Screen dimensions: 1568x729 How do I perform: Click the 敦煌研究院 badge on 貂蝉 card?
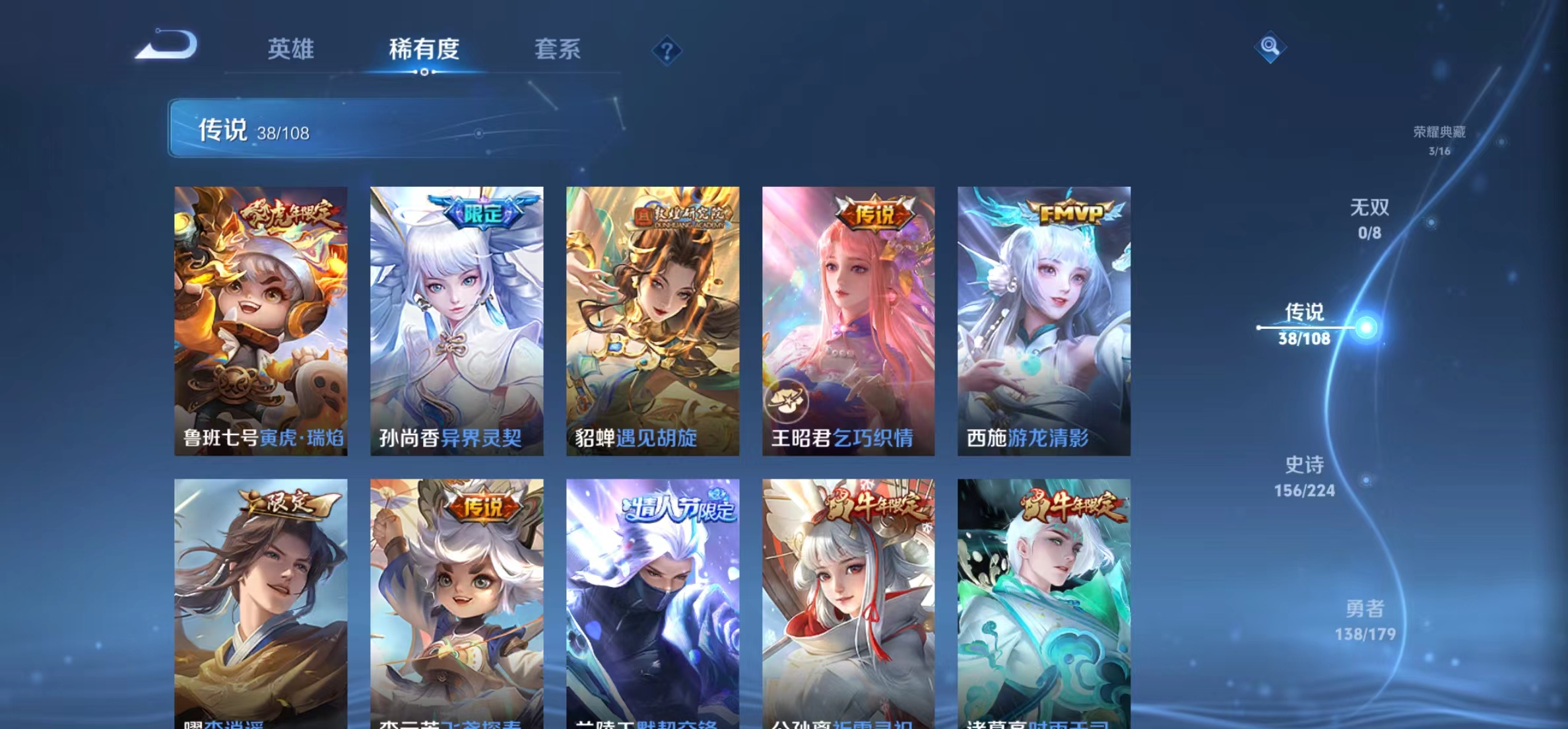680,215
